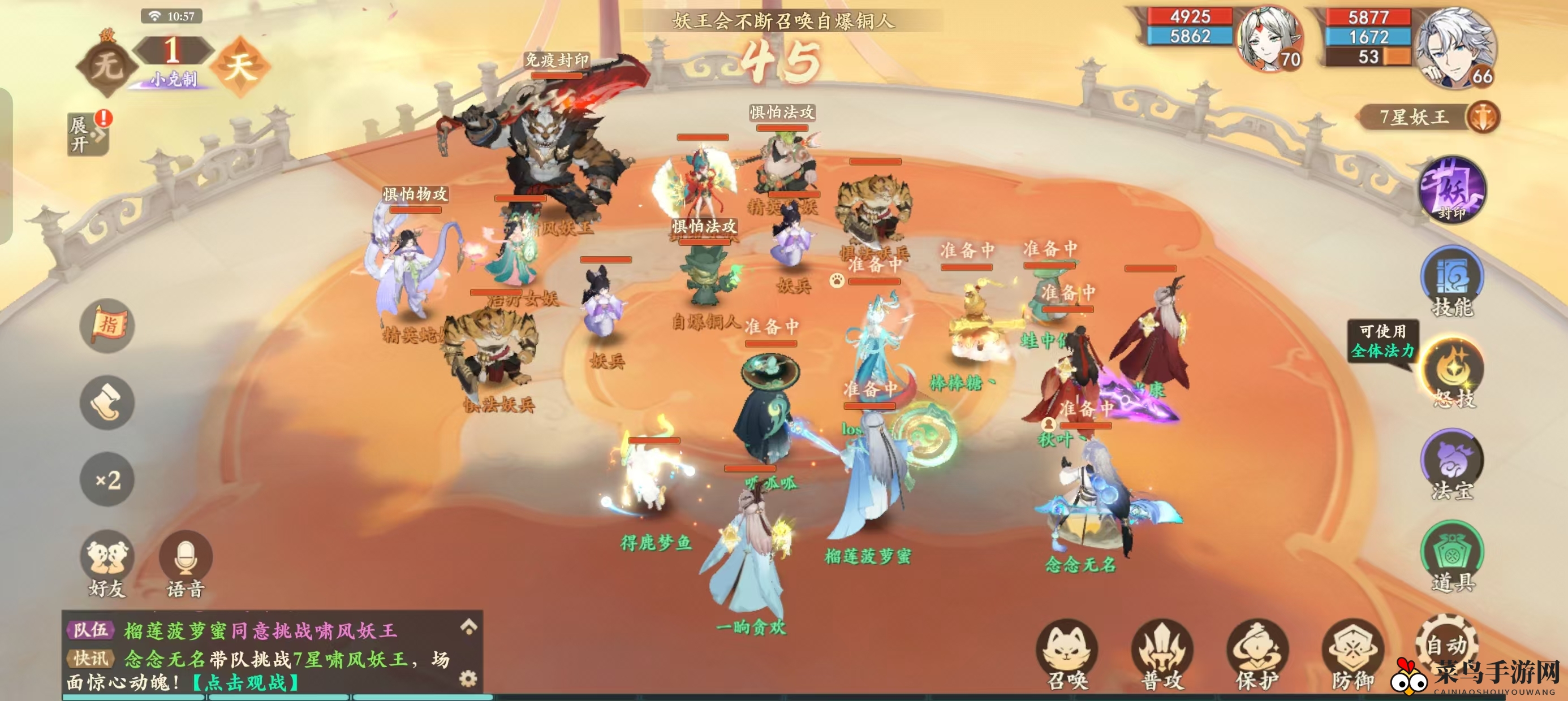Choose the 保护 protect command
1568x701 pixels.
click(x=1257, y=655)
